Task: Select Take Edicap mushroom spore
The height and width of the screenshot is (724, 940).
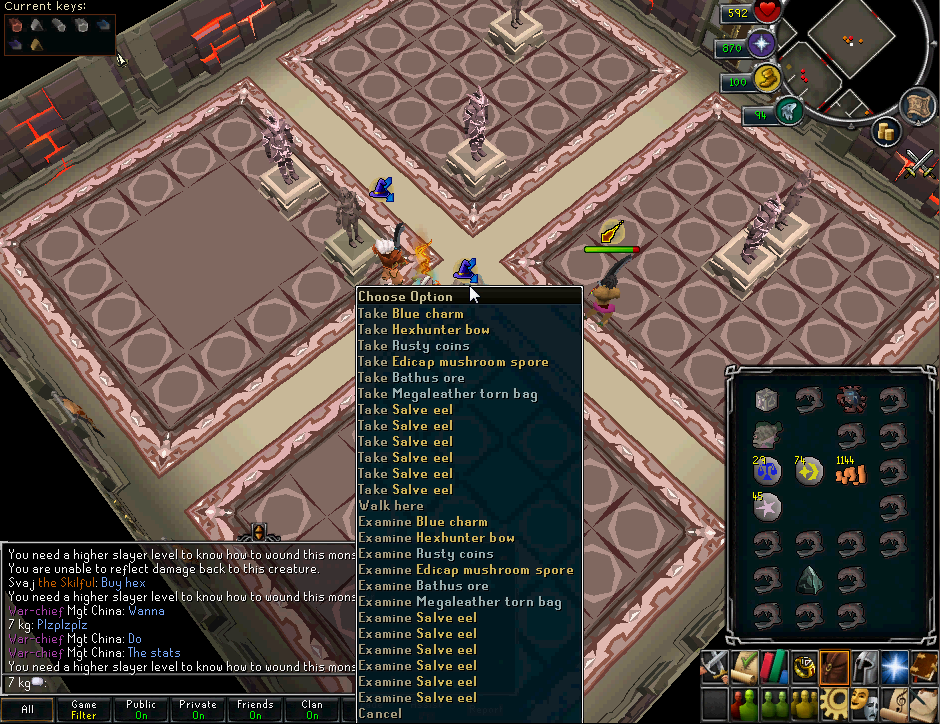Action: pyautogui.click(x=453, y=361)
